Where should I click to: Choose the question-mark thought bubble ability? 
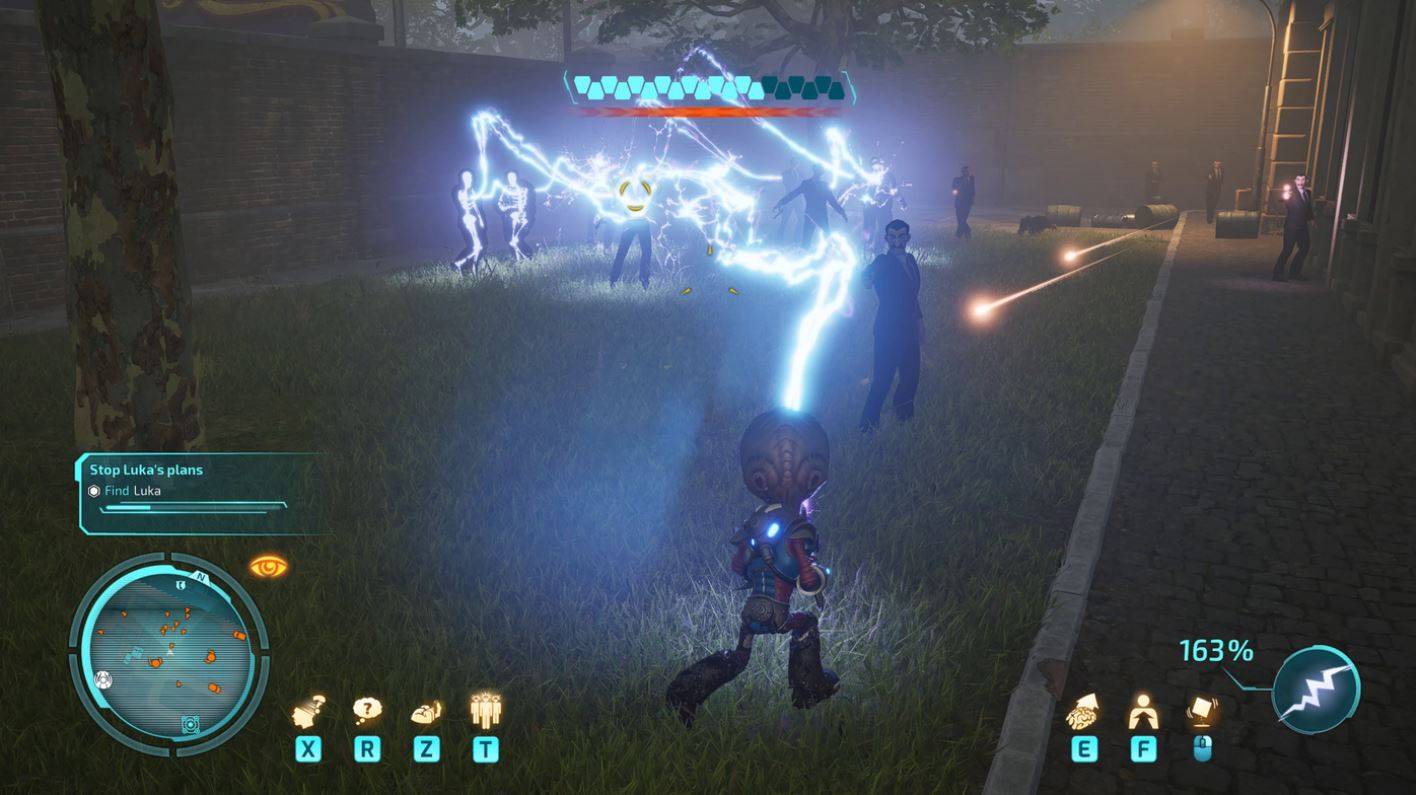[367, 711]
